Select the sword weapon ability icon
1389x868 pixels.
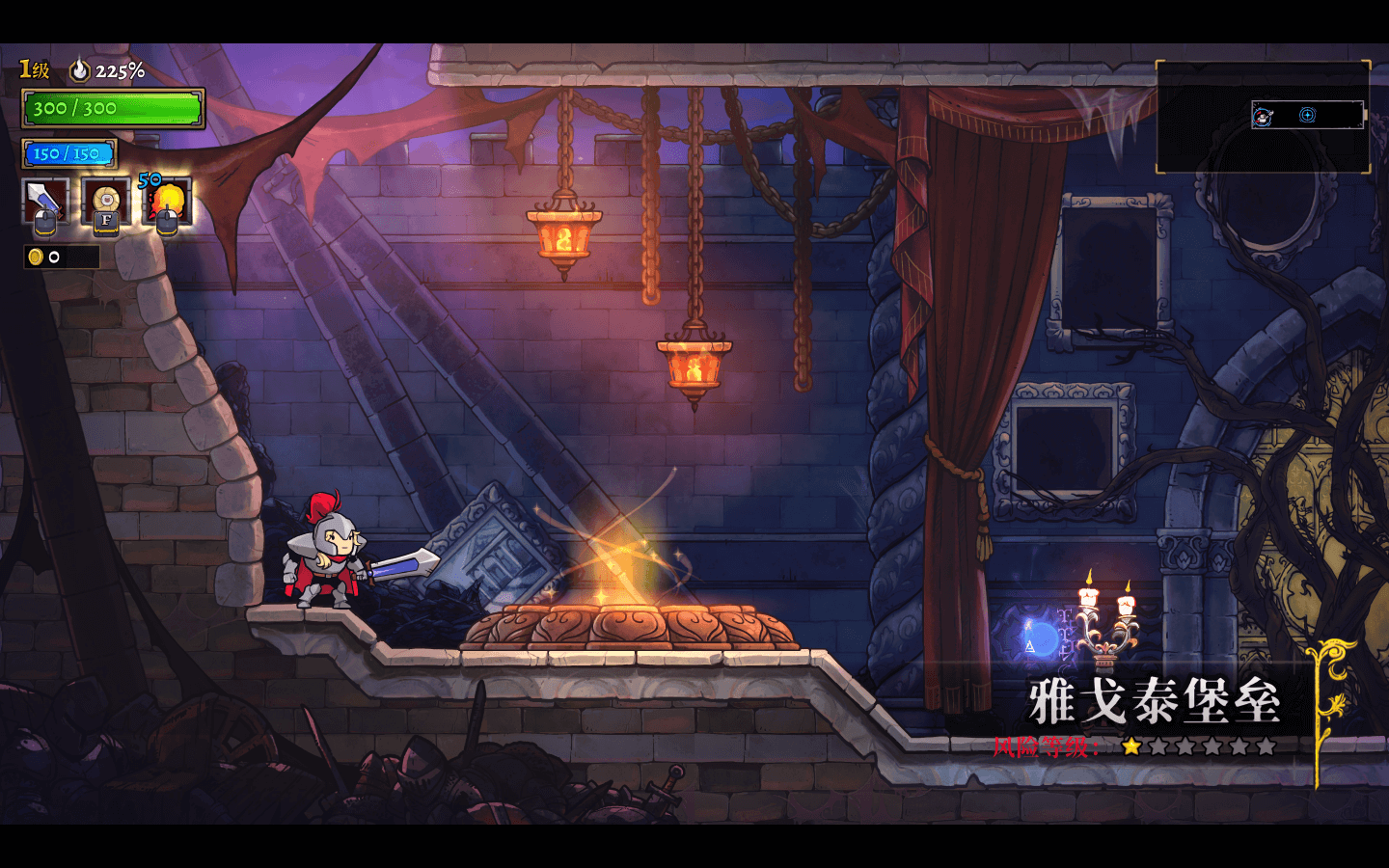44,202
